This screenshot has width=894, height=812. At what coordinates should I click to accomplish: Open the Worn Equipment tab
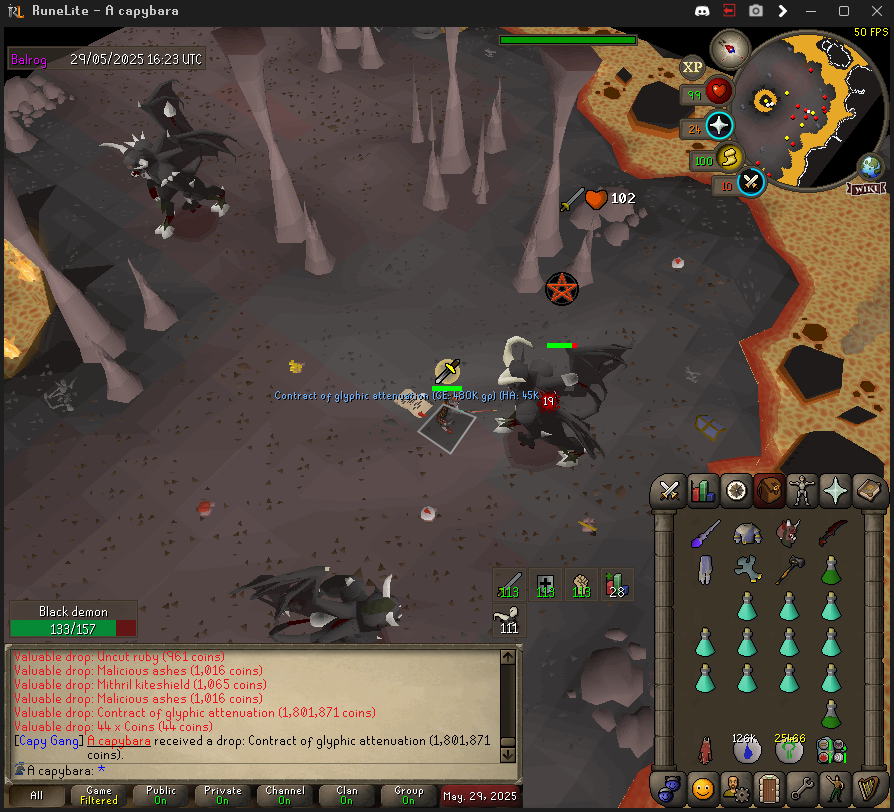point(802,491)
